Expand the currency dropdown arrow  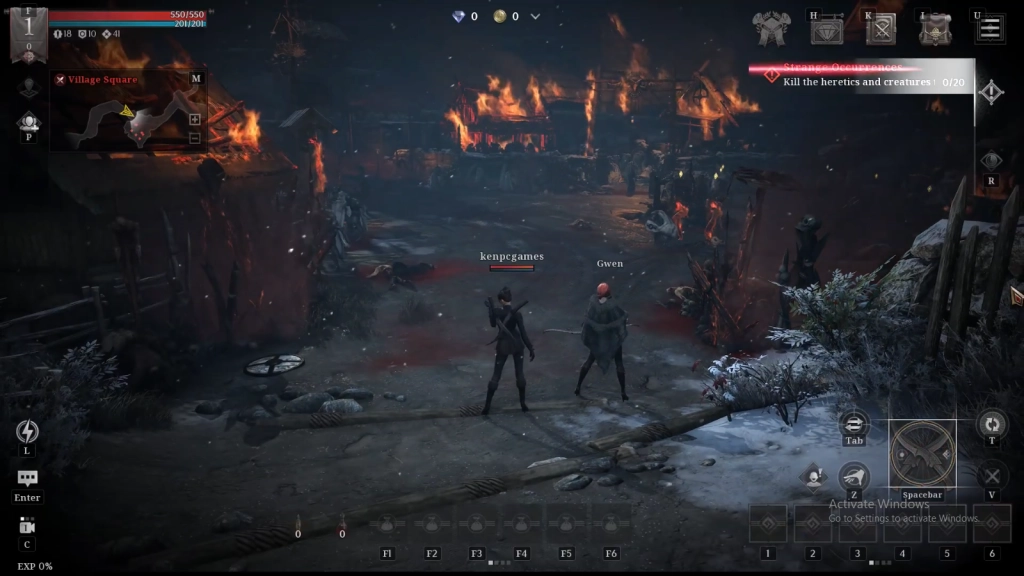click(535, 16)
